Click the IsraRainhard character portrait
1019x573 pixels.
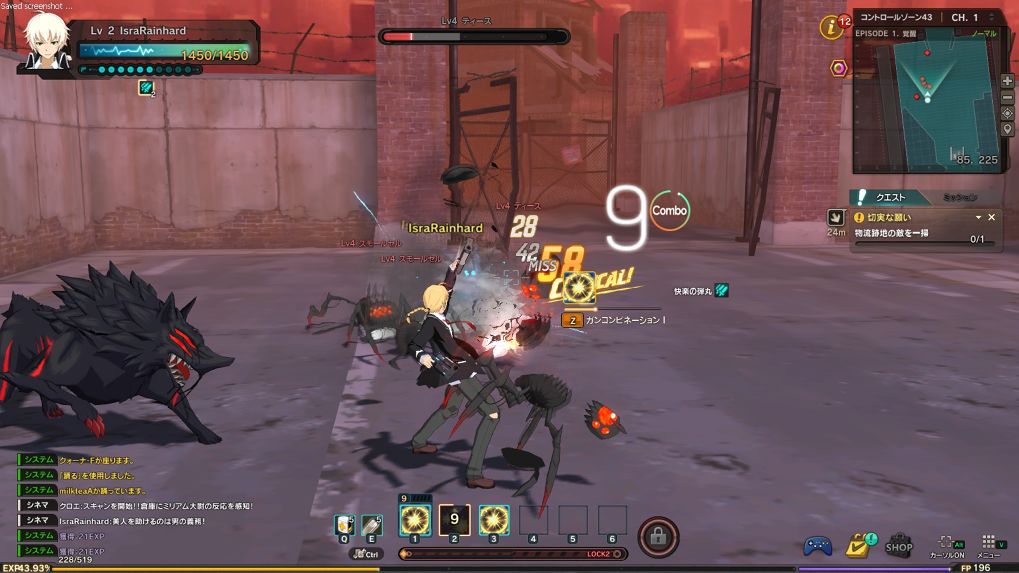[46, 45]
